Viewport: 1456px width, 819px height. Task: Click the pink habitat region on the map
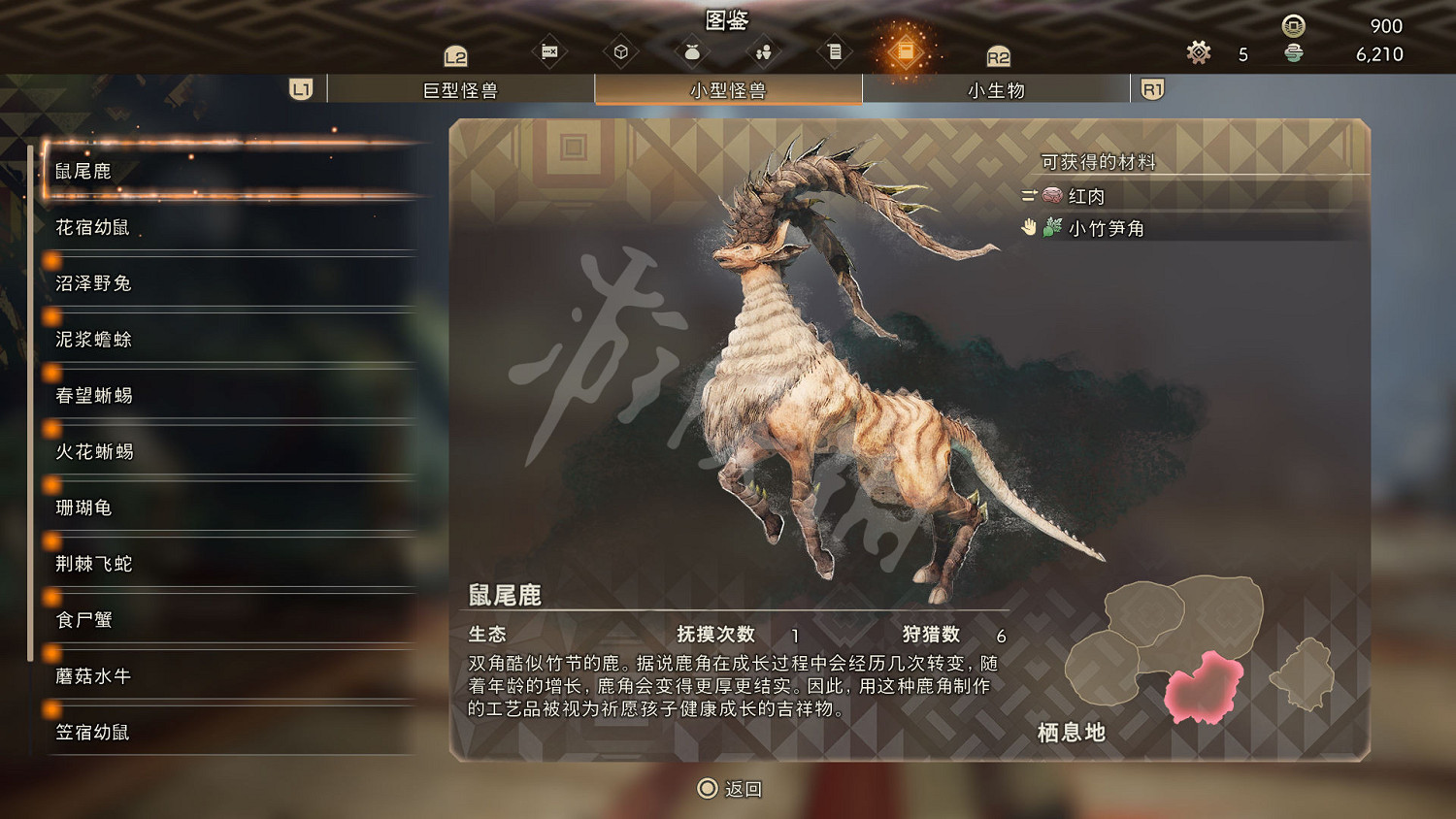pos(1204,686)
